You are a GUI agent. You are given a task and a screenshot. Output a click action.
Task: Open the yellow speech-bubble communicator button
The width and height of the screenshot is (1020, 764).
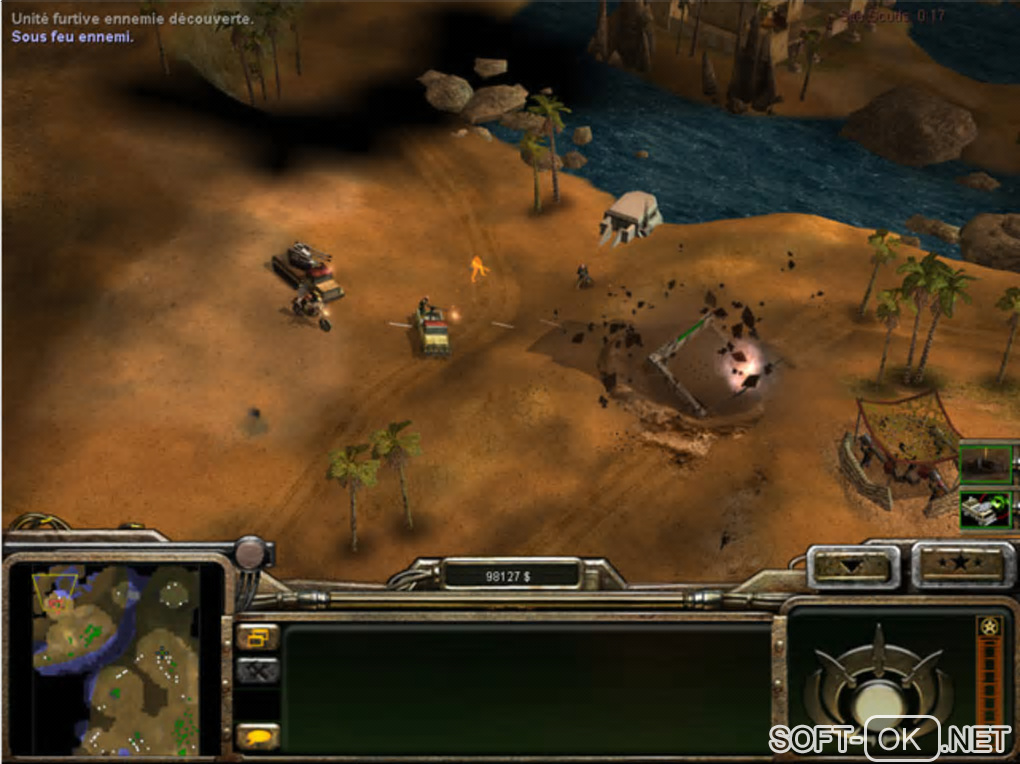pyautogui.click(x=258, y=736)
